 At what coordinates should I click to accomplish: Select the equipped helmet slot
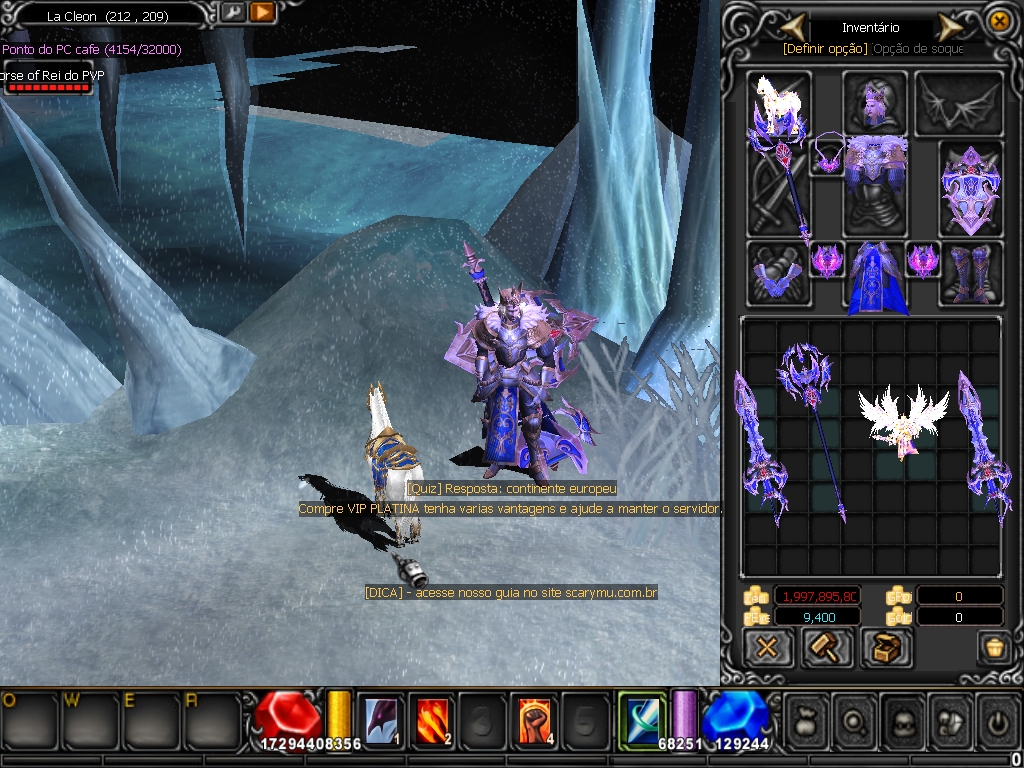[875, 101]
